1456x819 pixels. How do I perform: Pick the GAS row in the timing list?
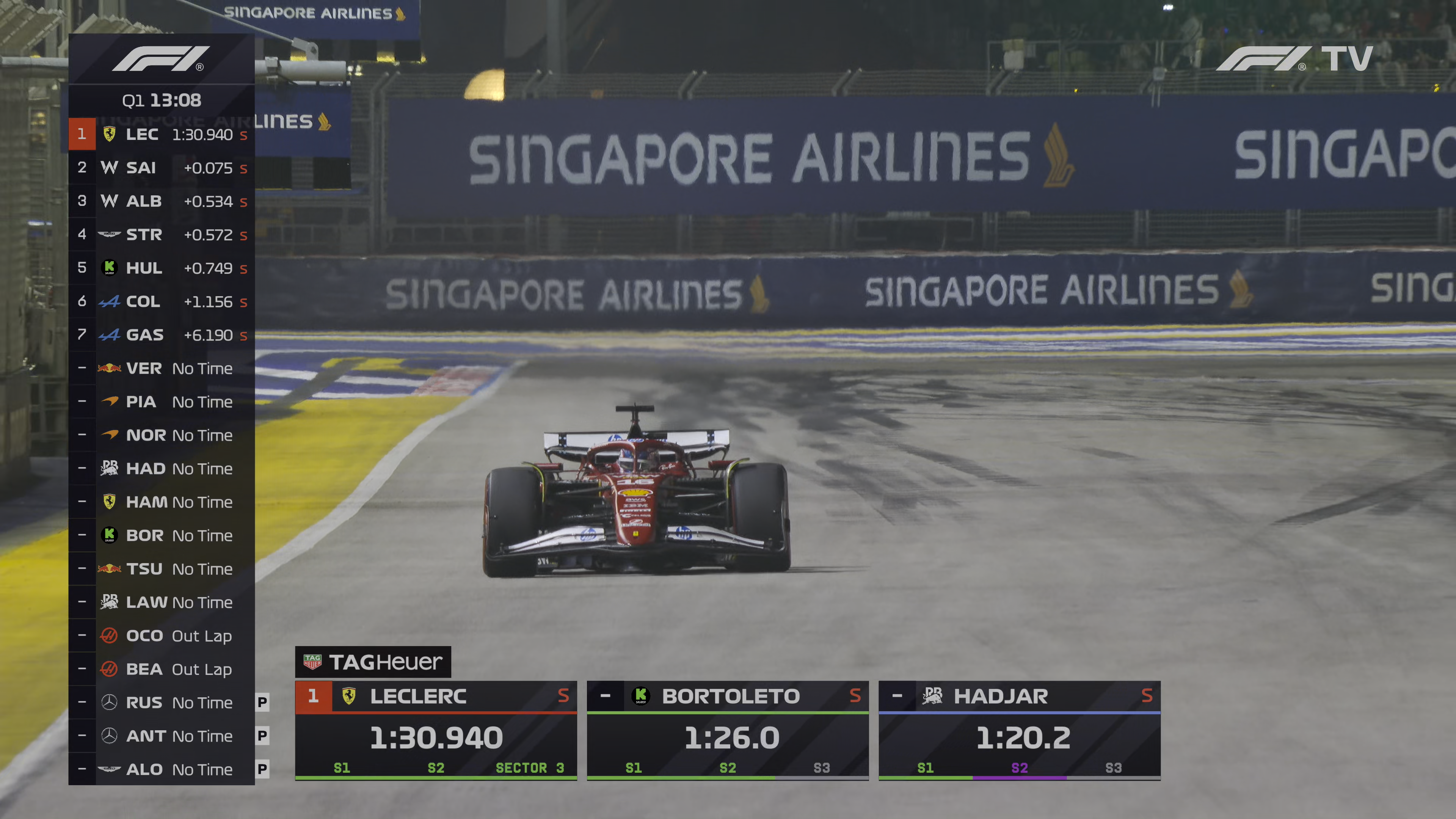coord(162,335)
